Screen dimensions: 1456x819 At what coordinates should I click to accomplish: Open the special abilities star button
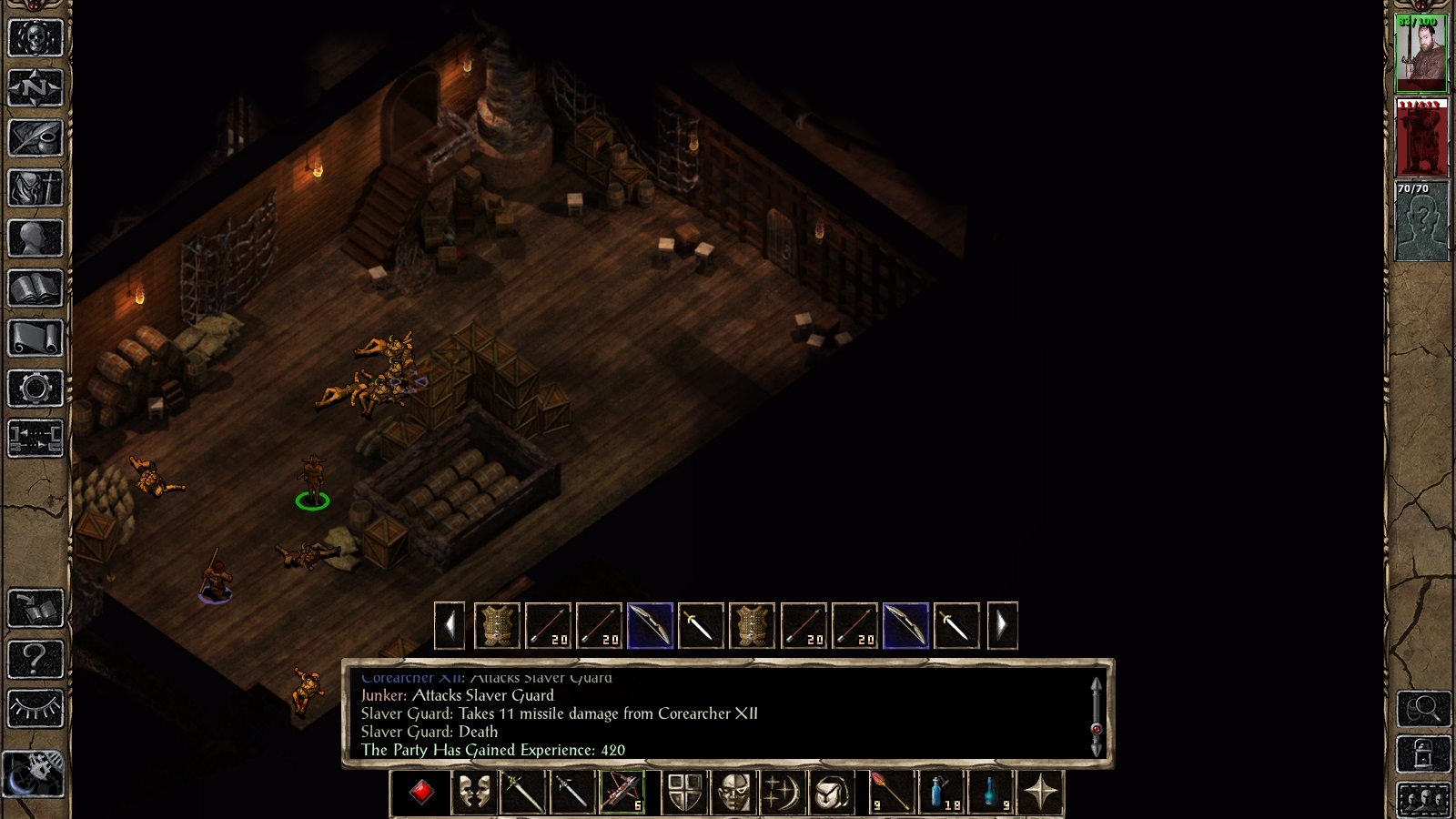tap(1041, 793)
